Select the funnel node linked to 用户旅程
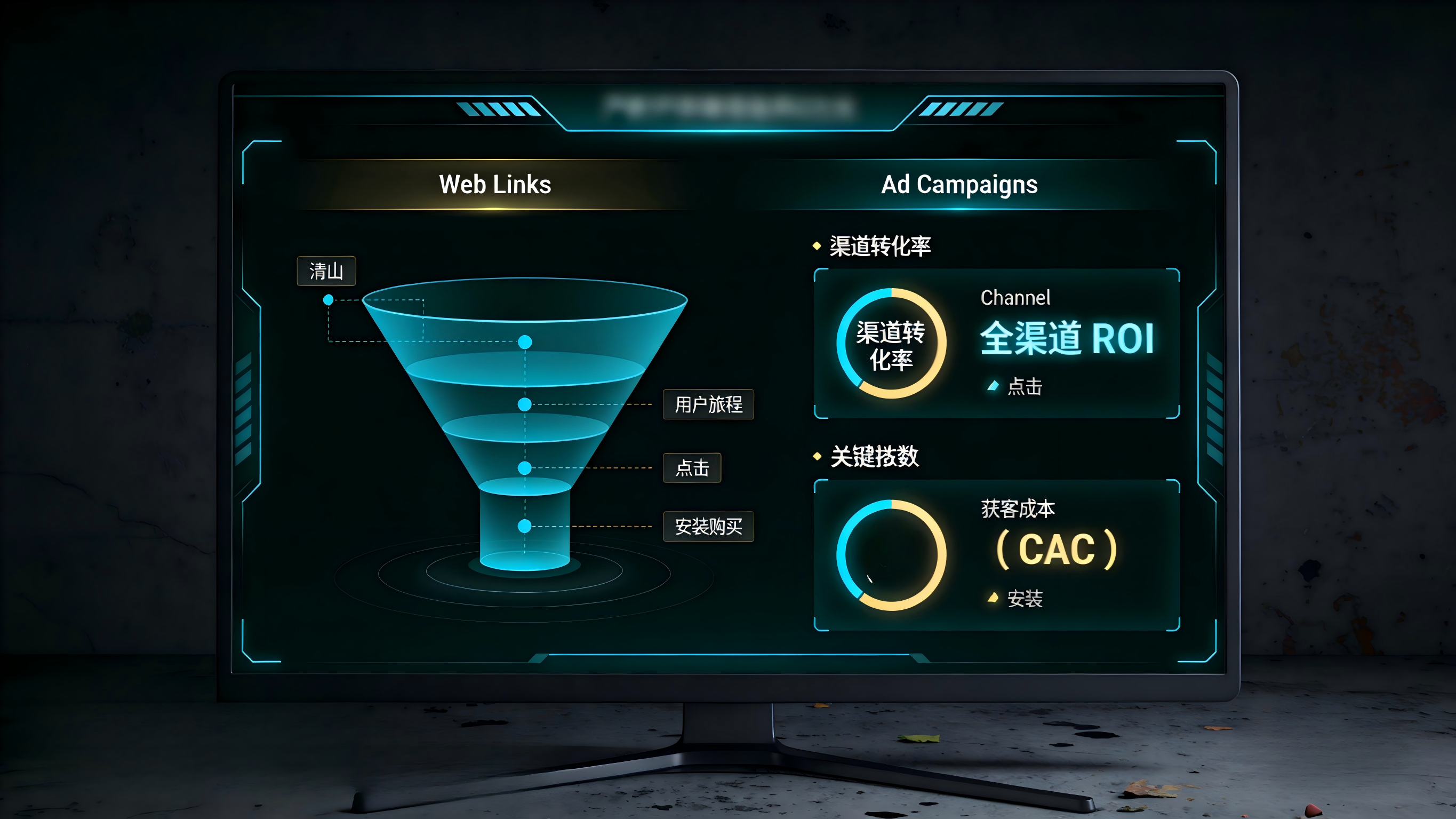Viewport: 1456px width, 819px height. coord(524,404)
